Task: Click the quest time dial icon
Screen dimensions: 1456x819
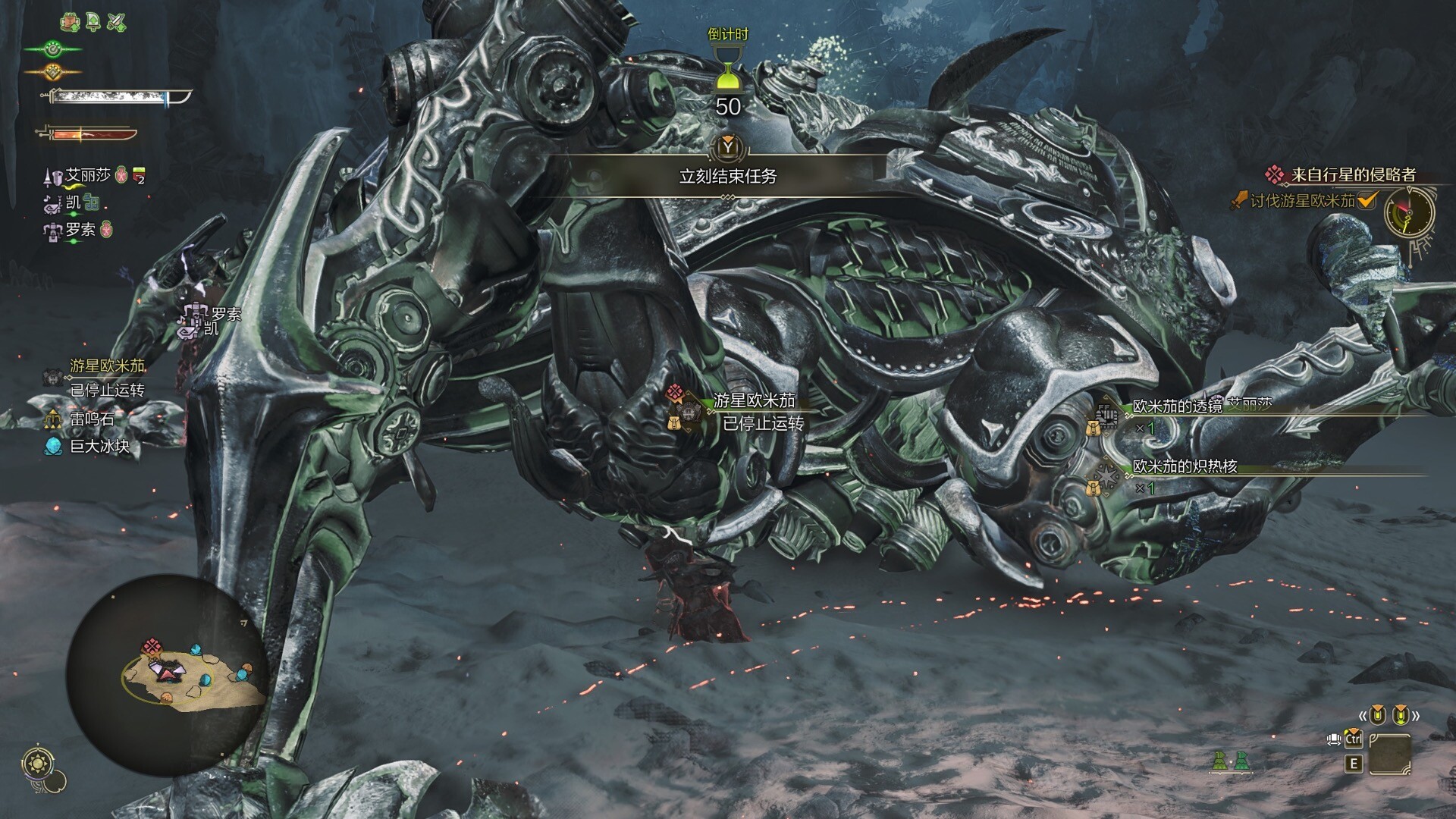Action: tap(1410, 212)
